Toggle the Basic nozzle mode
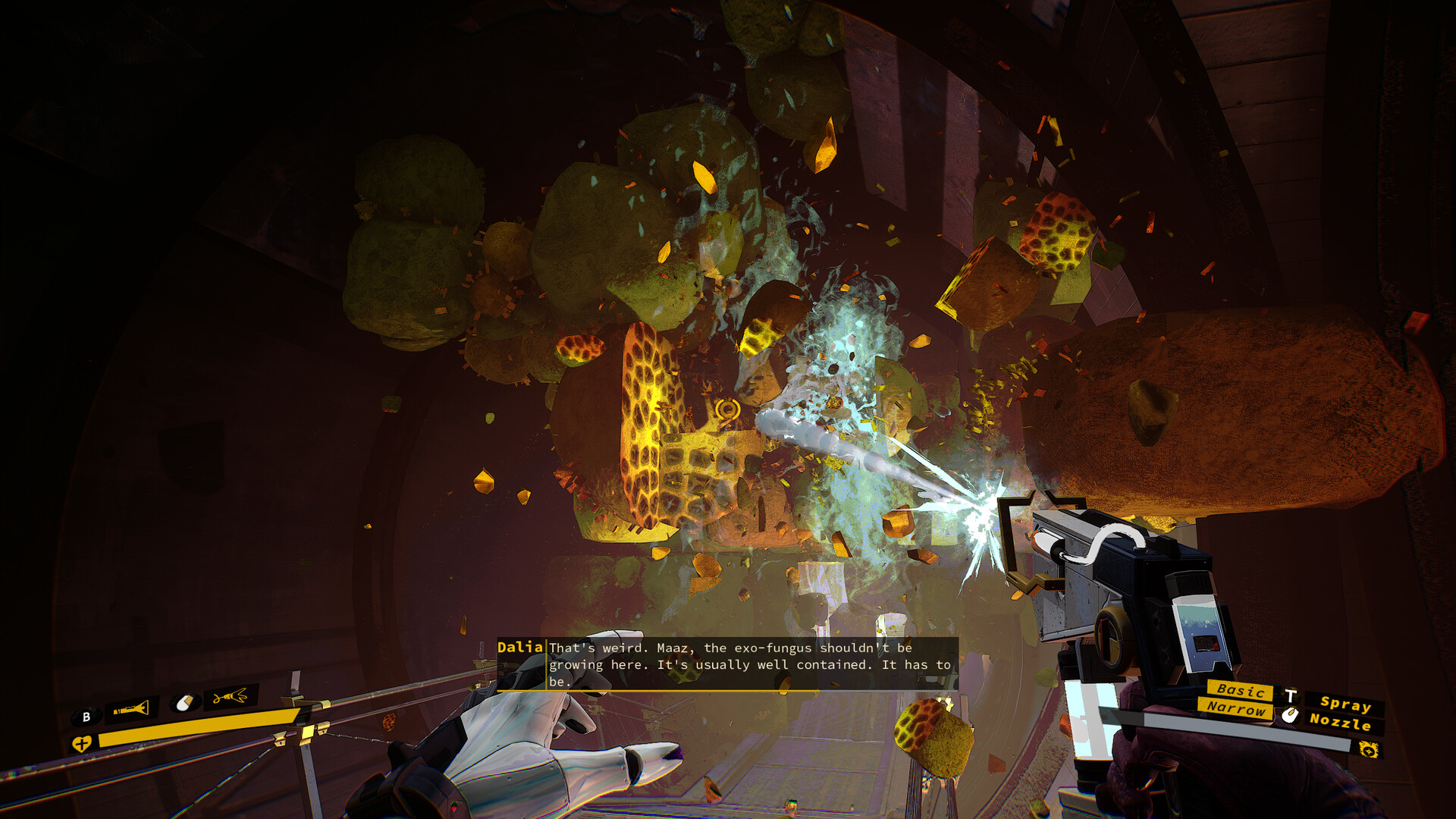This screenshot has width=1456, height=819. [x=1241, y=691]
